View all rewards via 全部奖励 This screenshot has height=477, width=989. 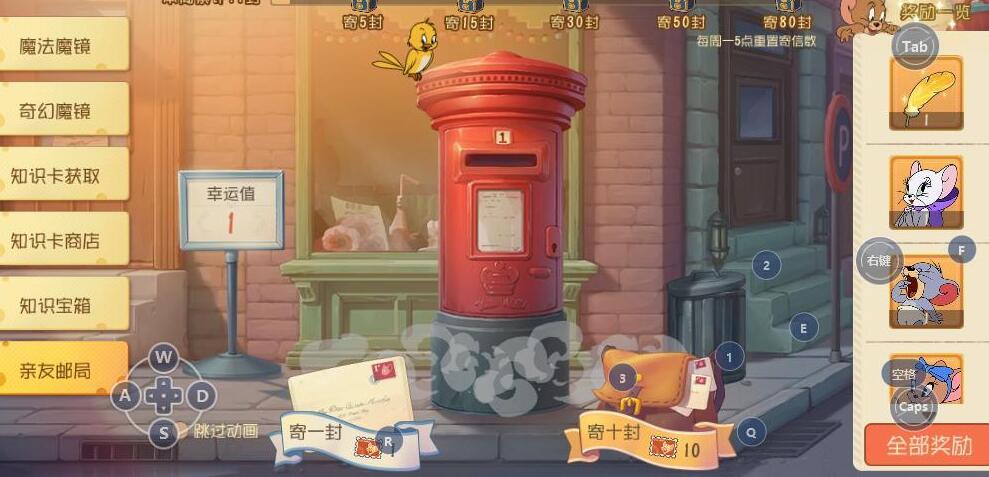[926, 446]
